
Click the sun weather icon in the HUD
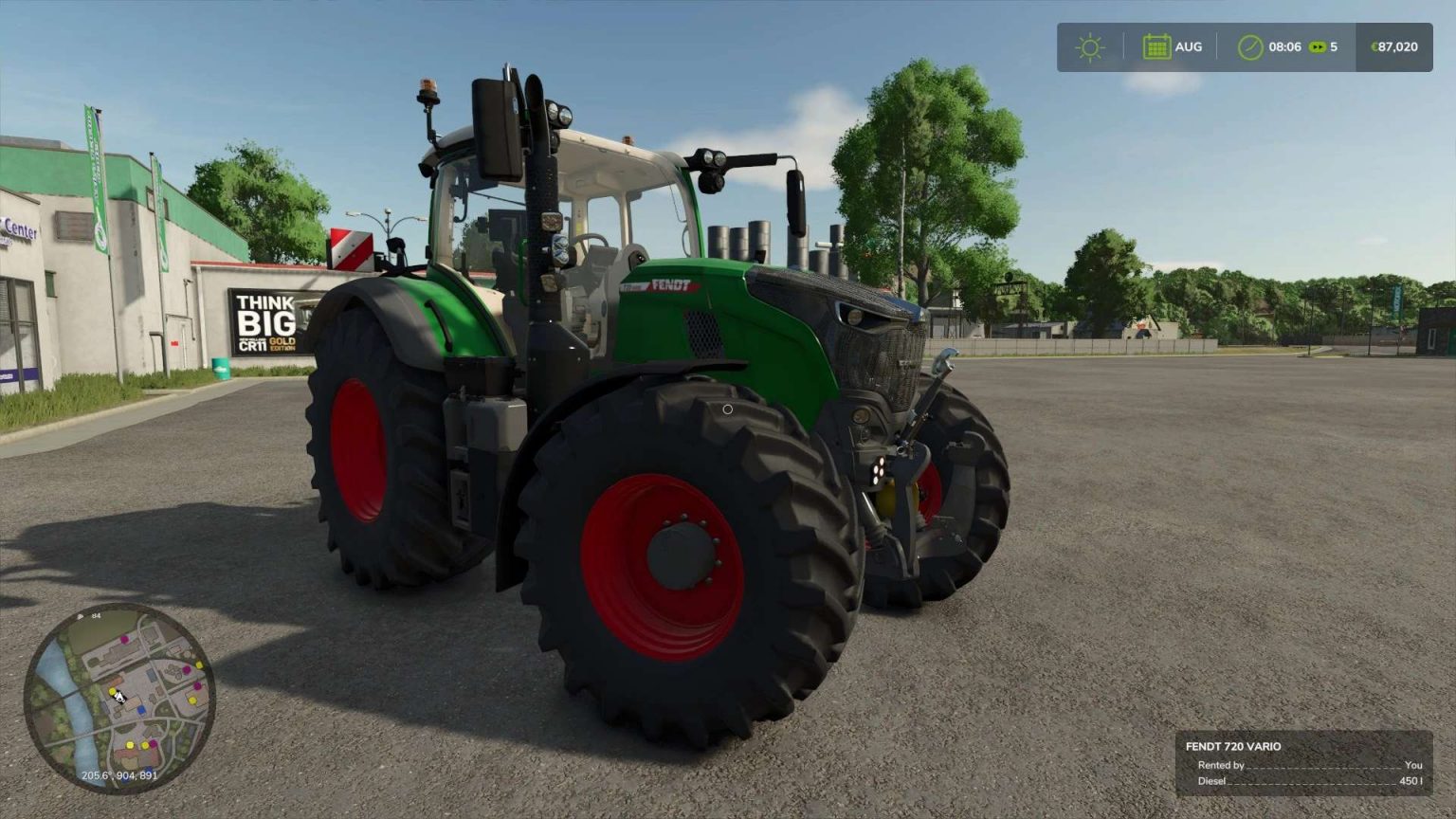[1089, 45]
